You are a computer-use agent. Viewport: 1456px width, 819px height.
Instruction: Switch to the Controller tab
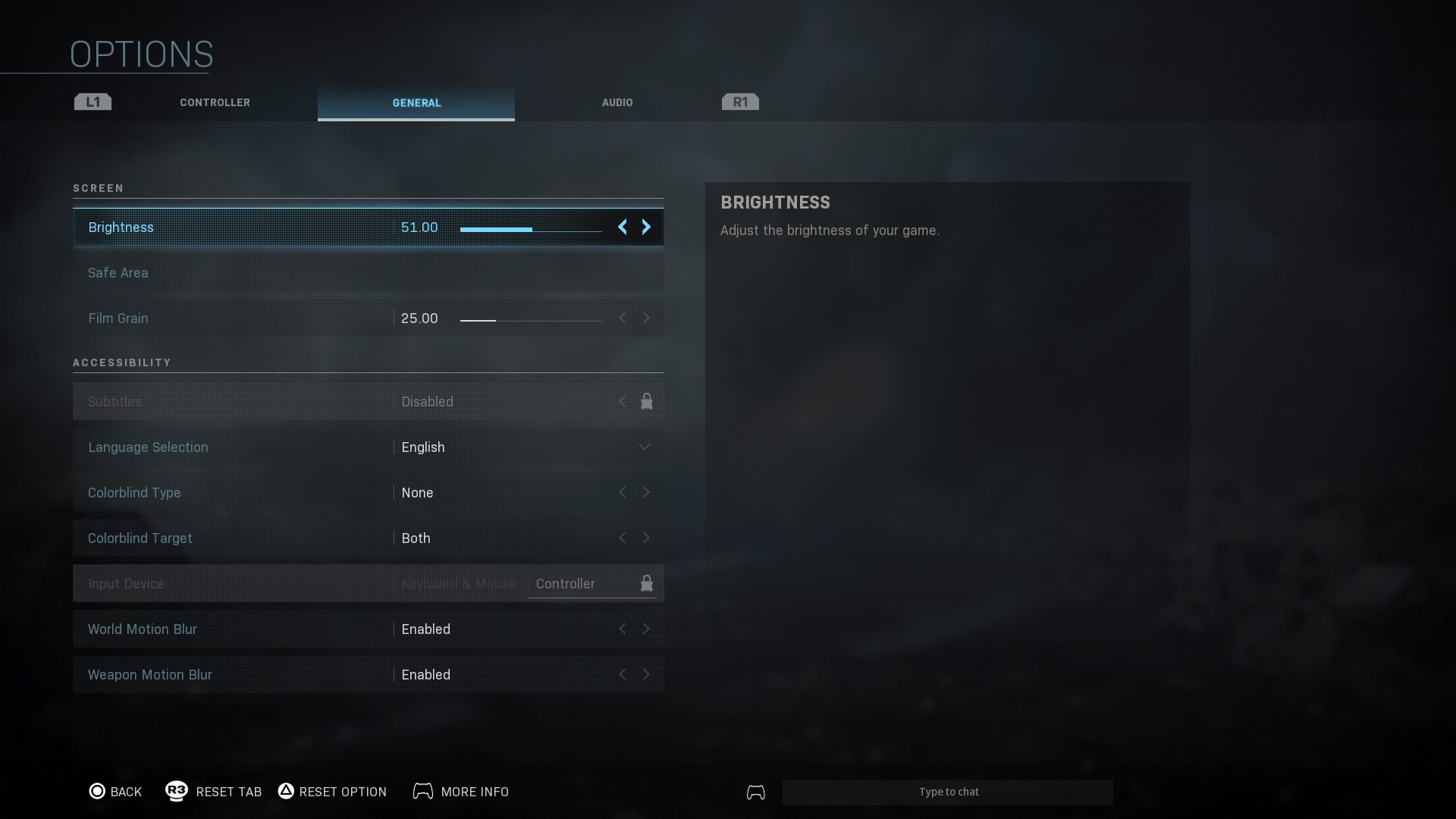pos(215,102)
